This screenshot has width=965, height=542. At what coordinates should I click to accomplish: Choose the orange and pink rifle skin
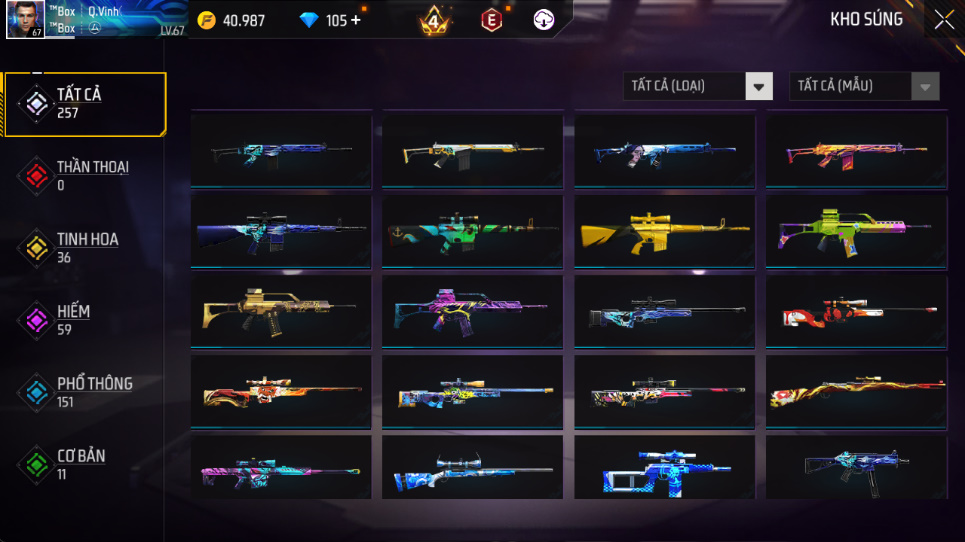click(x=856, y=151)
